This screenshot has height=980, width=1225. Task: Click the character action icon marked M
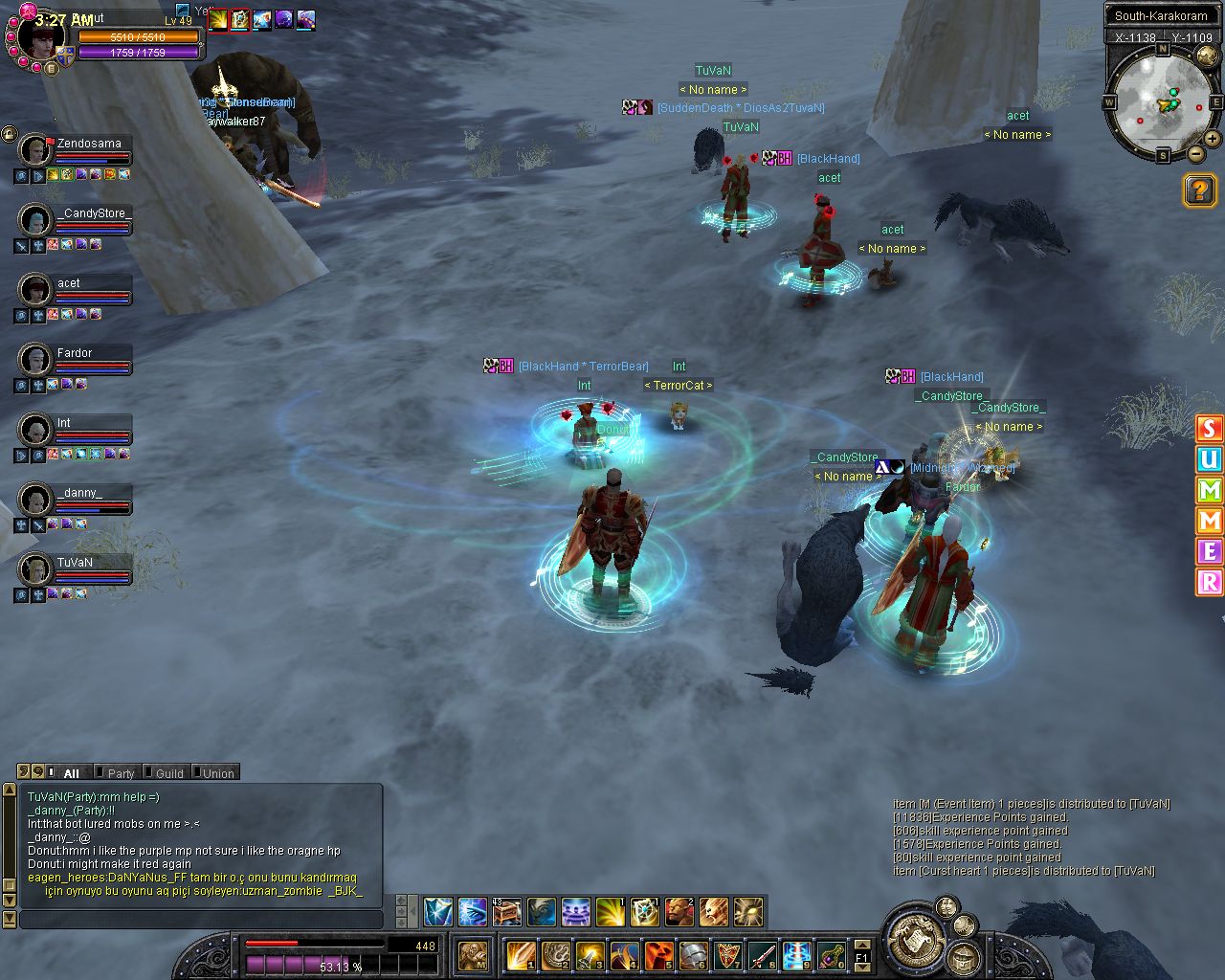(x=474, y=954)
